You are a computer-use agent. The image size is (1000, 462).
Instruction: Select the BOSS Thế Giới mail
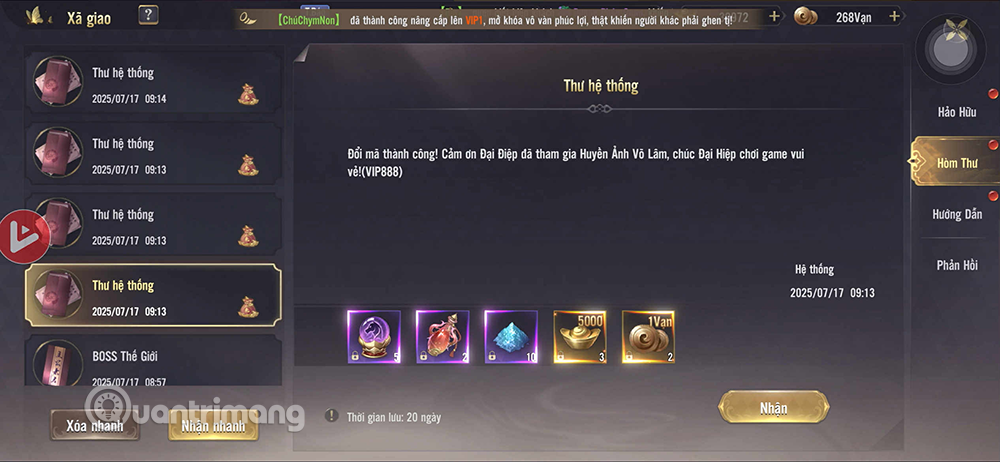point(153,366)
